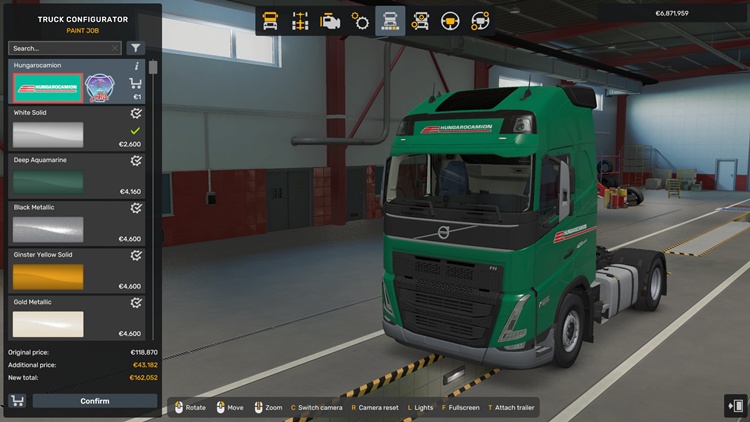Image resolution: width=750 pixels, height=422 pixels.
Task: Choose the White Solid paint
Action: coord(48,135)
